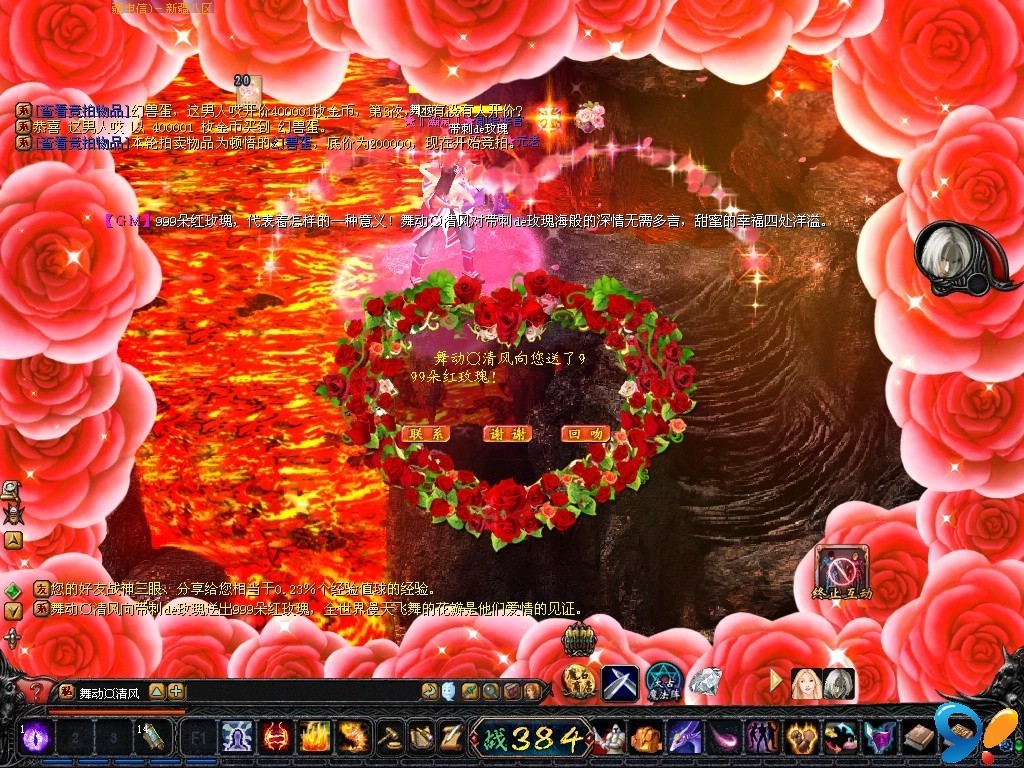1024x768 pixels.
Task: Open the 魔石商店 magic stone shop
Action: [x=579, y=682]
